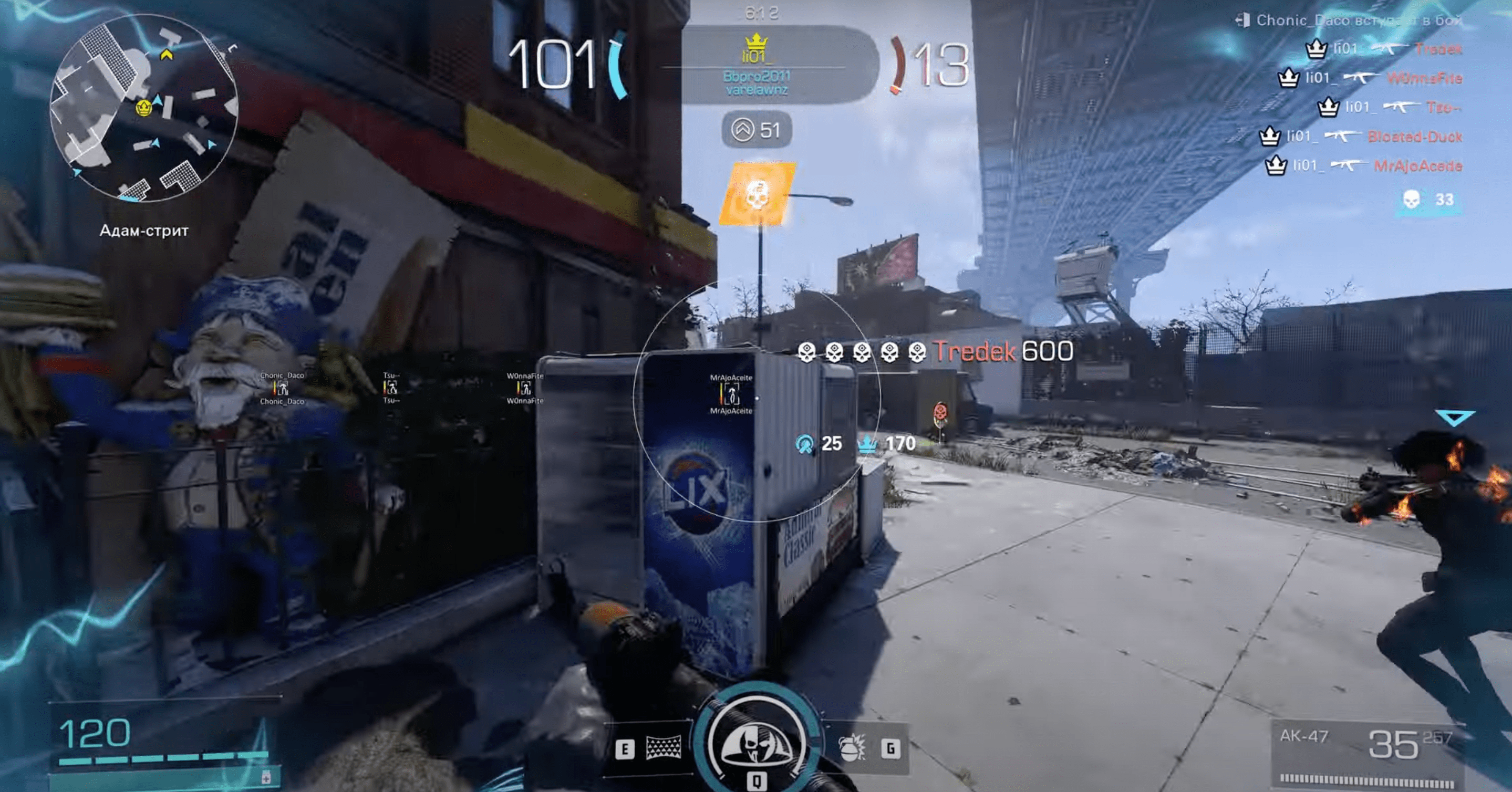
Task: Click the orange skull bounty marker
Action: point(757,194)
